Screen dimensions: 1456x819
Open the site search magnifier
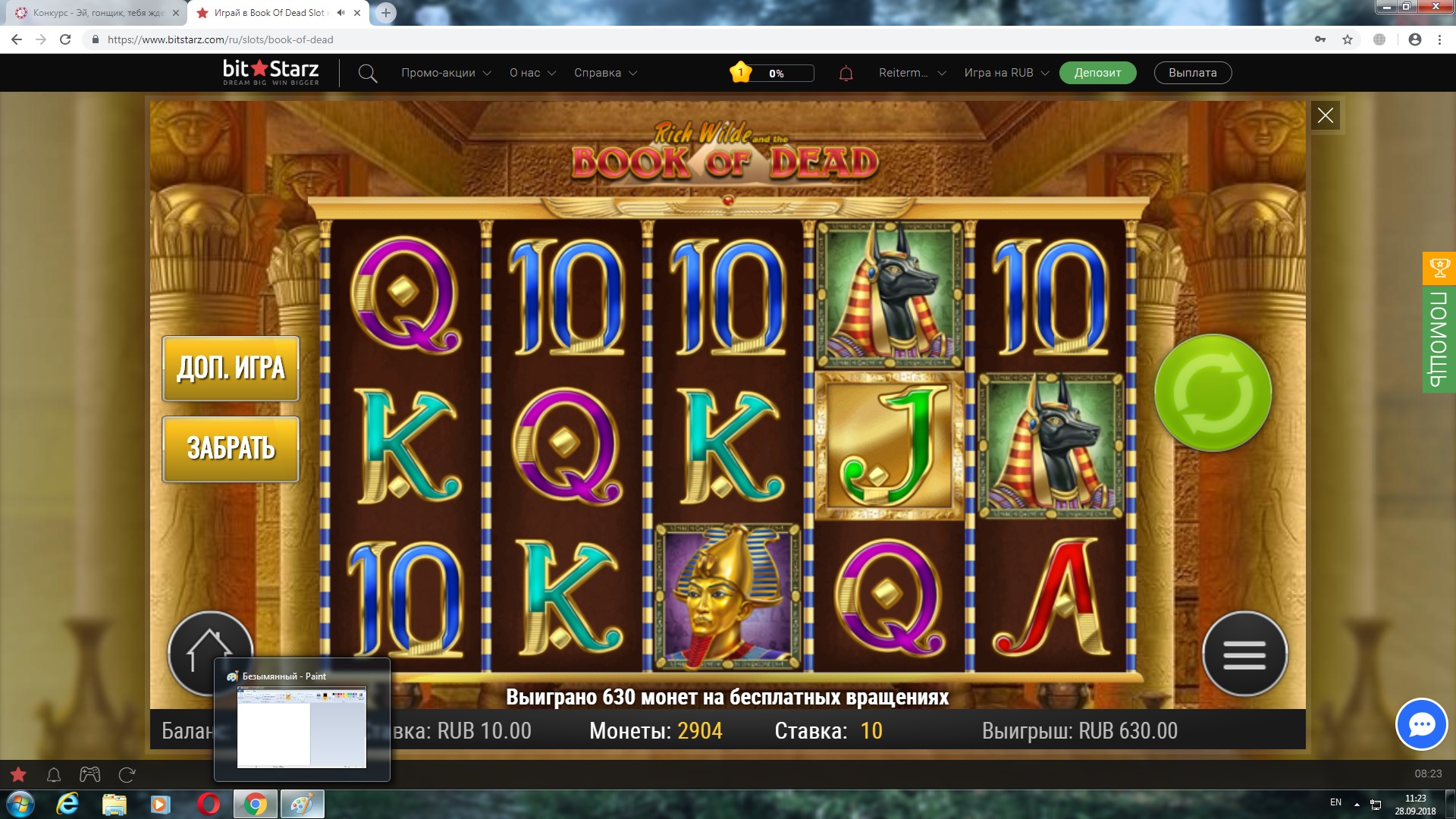368,74
